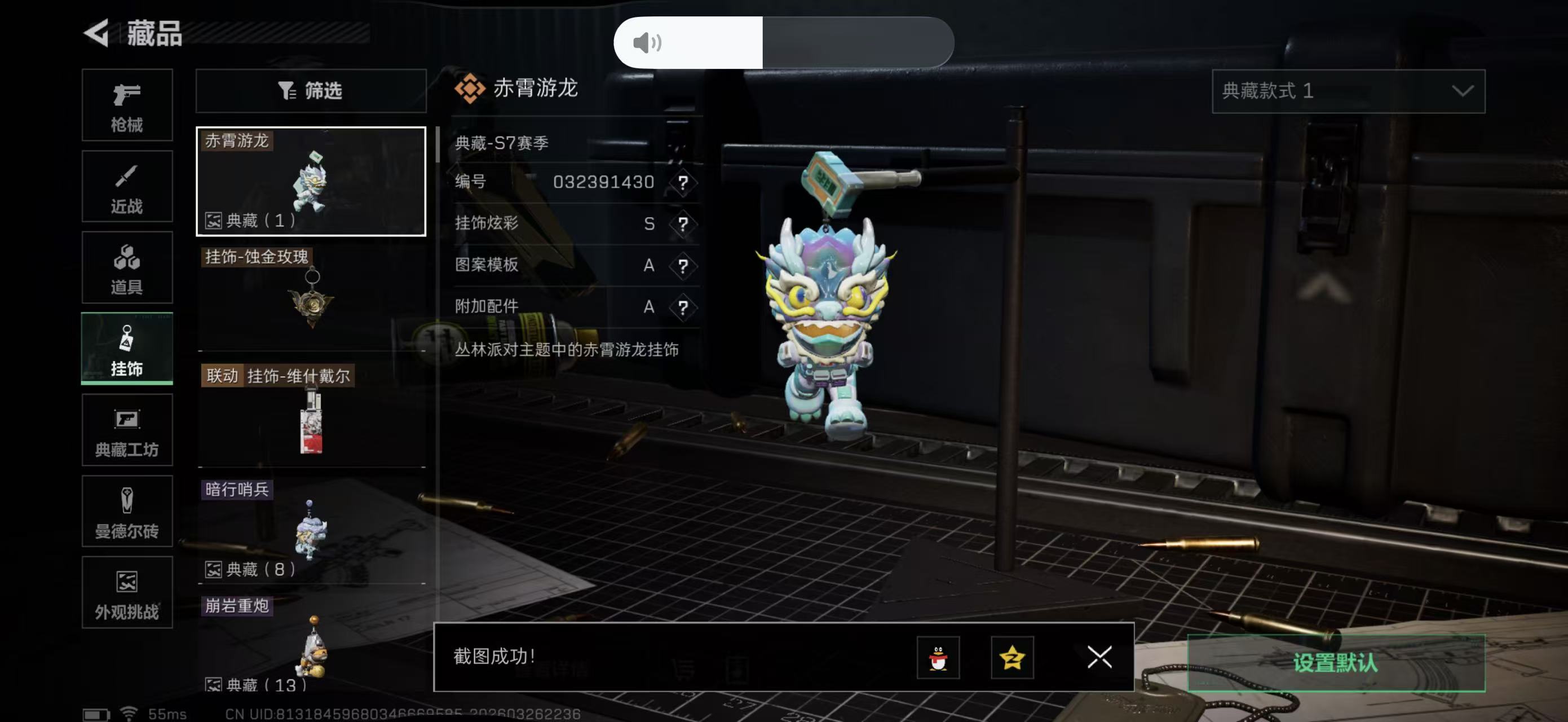
Task: Open the 道具 items category
Action: coord(127,268)
